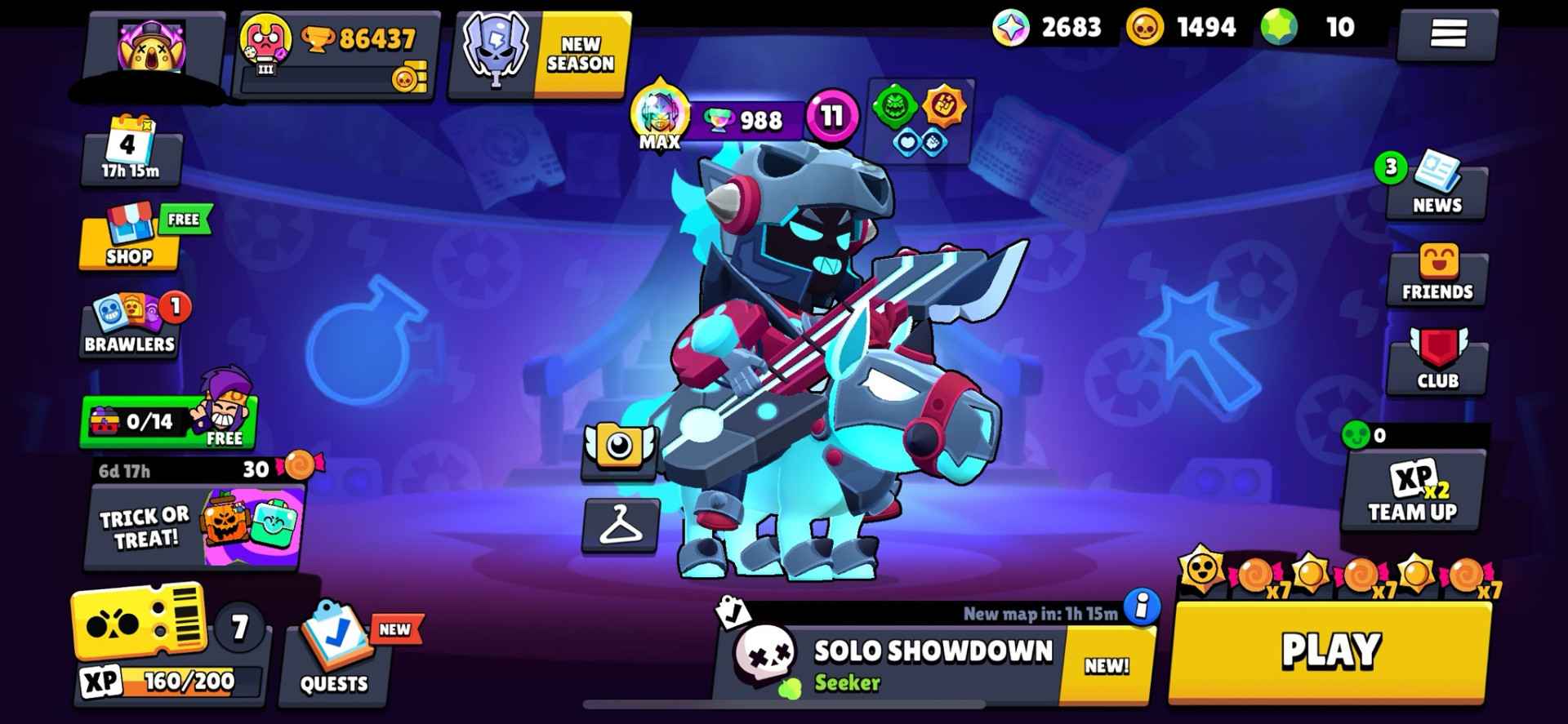The image size is (1568, 724).
Task: Open the Brawlers menu
Action: point(128,322)
